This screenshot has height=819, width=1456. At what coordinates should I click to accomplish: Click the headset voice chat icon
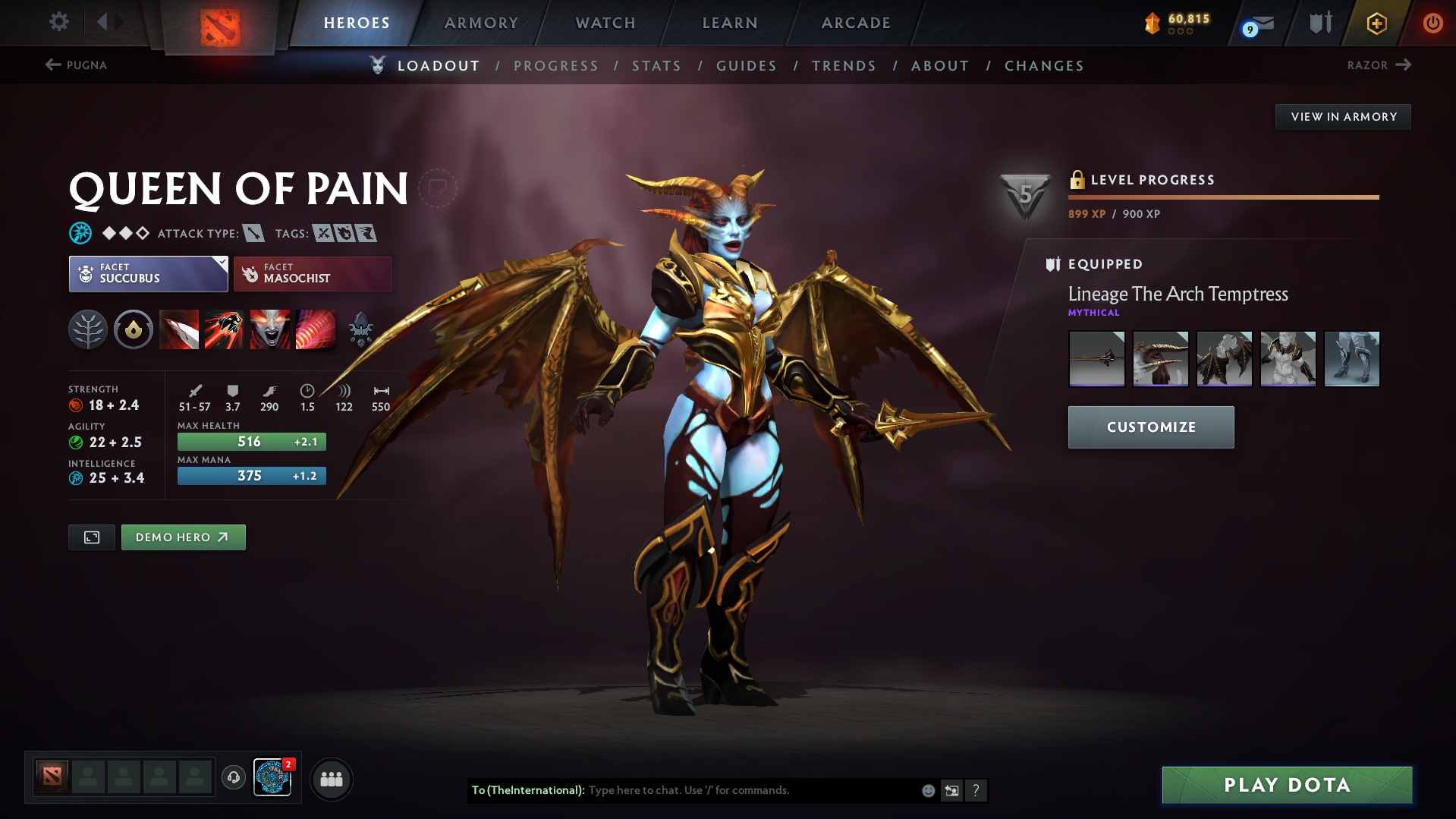(x=233, y=778)
